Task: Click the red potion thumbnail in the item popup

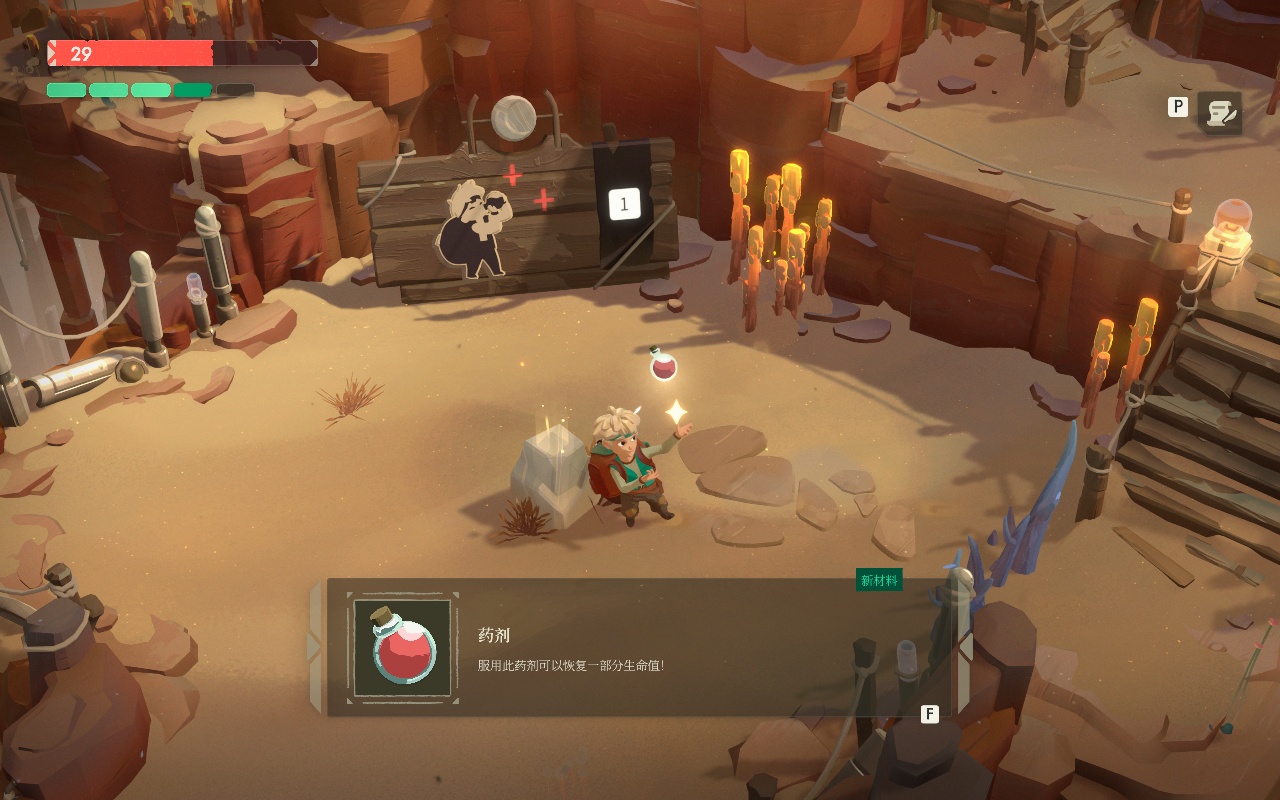Action: click(x=403, y=646)
